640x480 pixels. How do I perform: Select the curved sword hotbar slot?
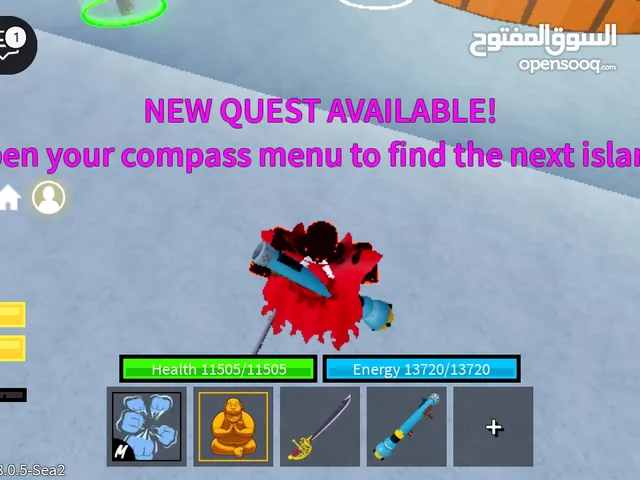coord(320,427)
